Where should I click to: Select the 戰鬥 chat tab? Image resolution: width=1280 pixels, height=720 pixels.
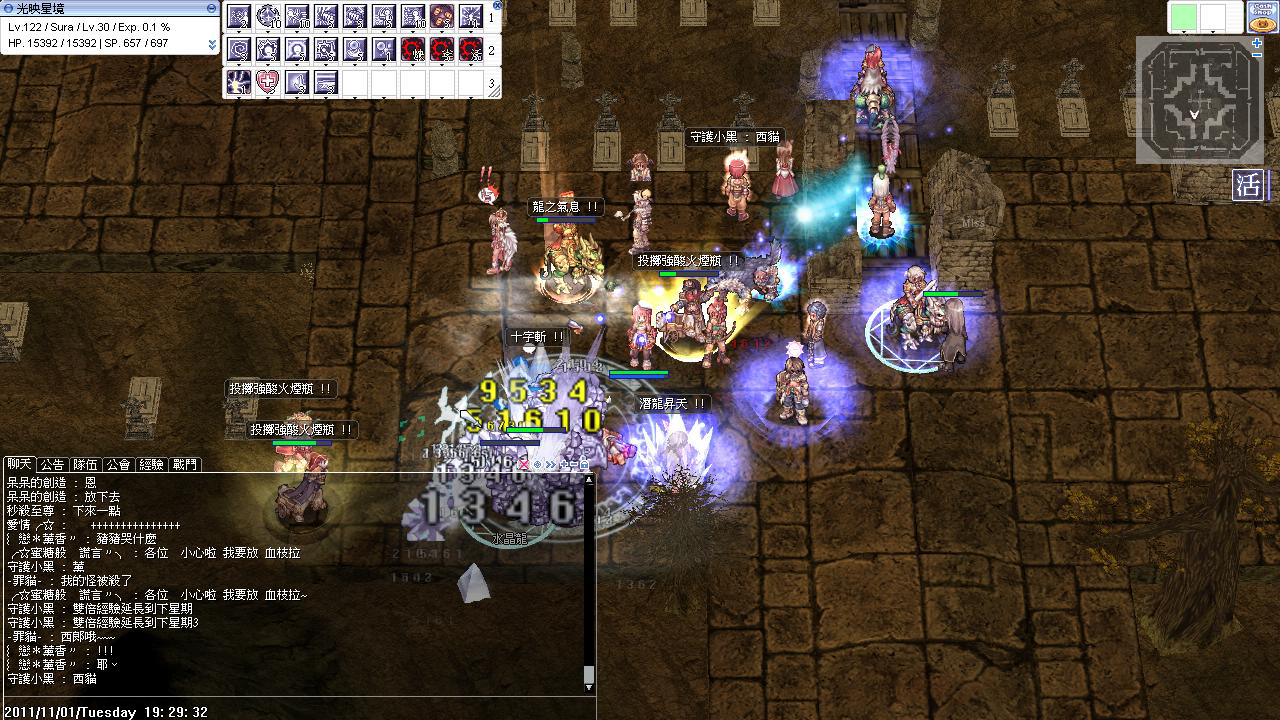click(185, 464)
